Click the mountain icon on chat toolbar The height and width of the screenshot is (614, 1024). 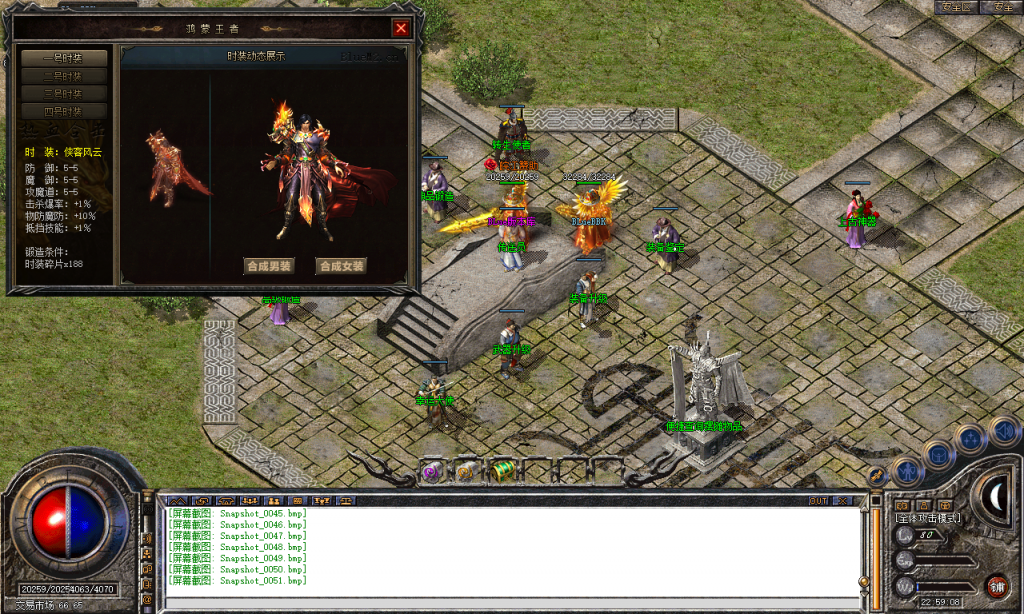[176, 500]
